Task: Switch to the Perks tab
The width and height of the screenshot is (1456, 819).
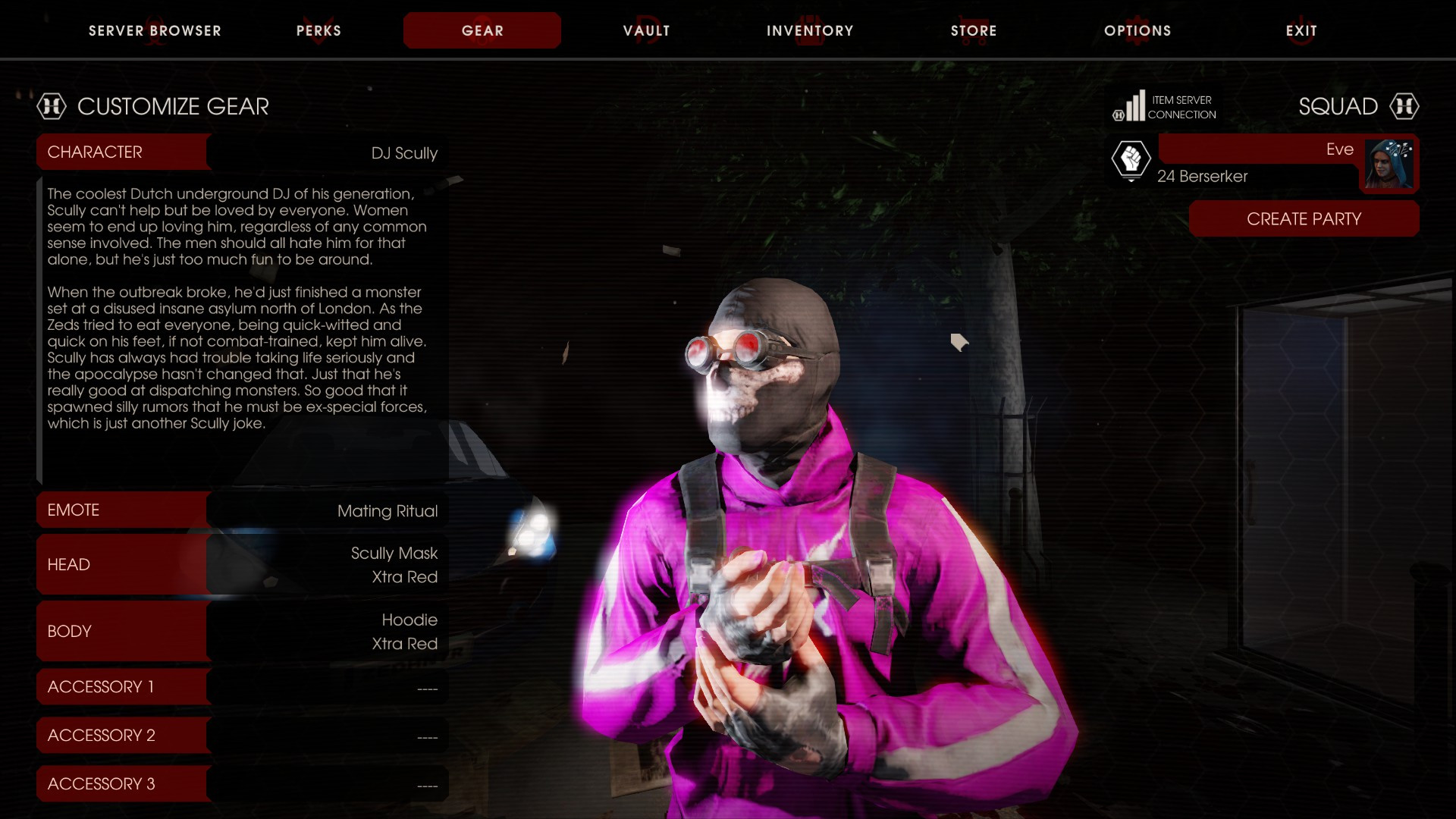Action: coord(318,30)
